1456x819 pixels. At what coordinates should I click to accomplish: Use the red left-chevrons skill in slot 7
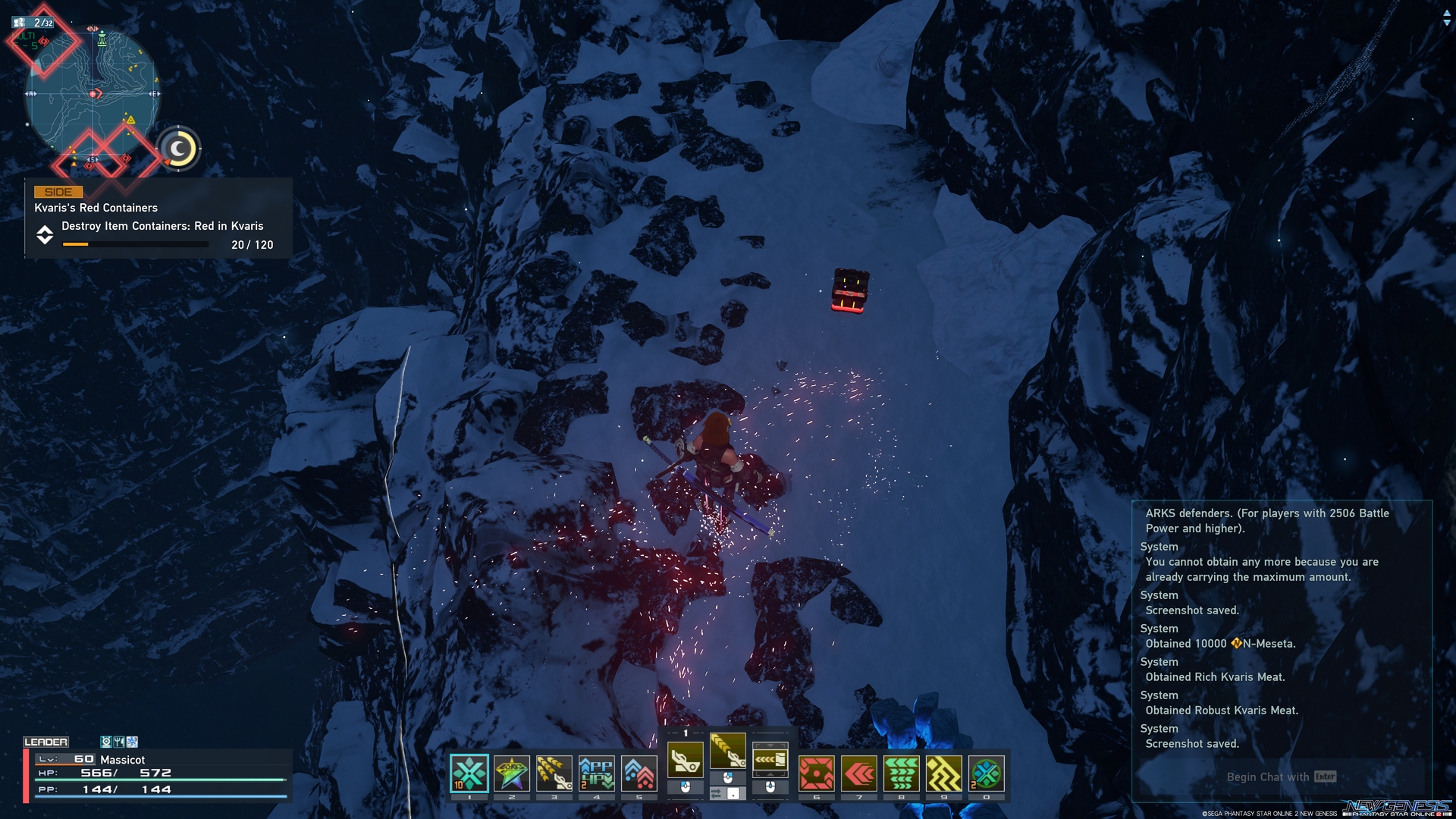pos(859,773)
